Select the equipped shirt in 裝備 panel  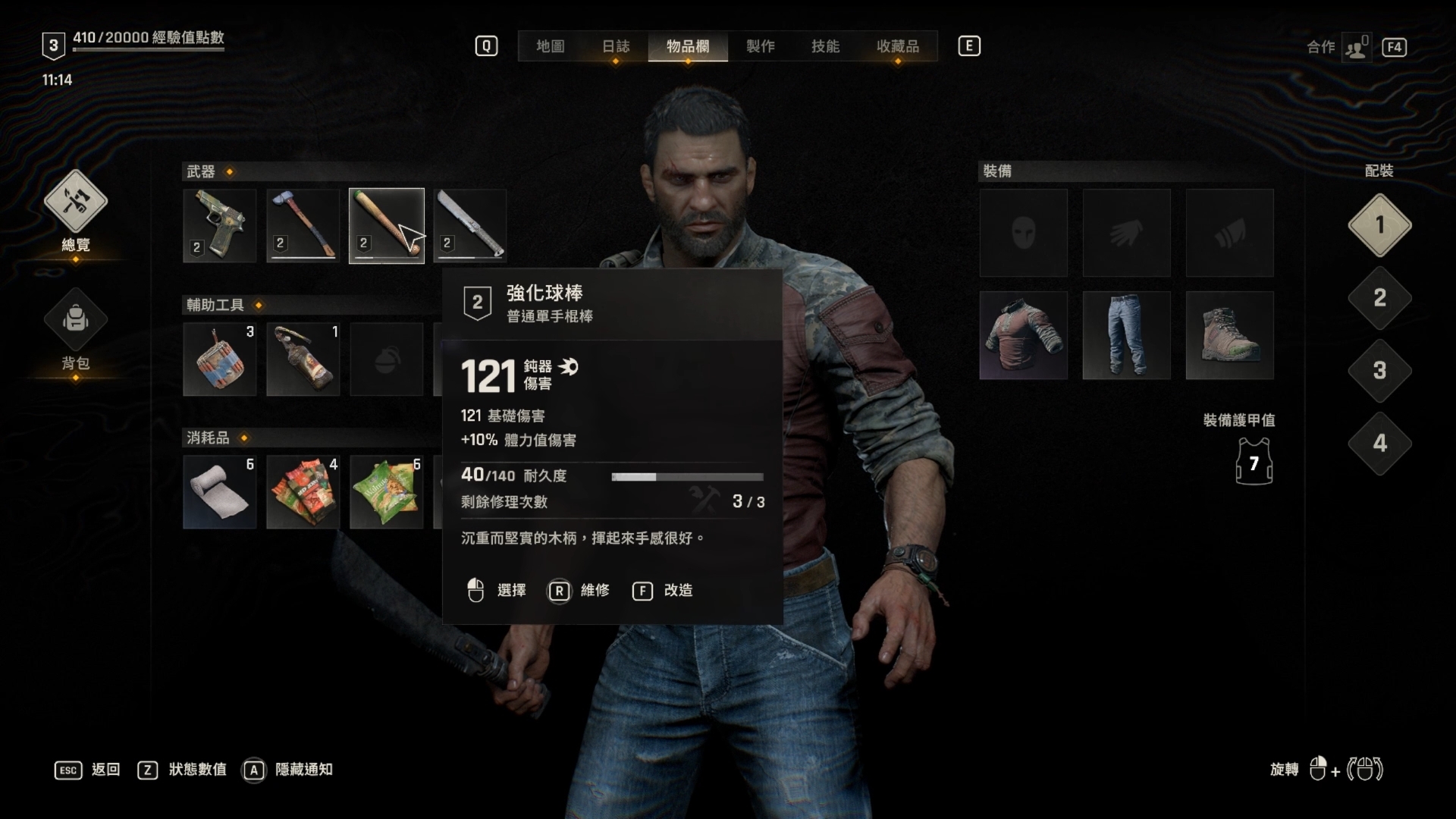coord(1023,335)
